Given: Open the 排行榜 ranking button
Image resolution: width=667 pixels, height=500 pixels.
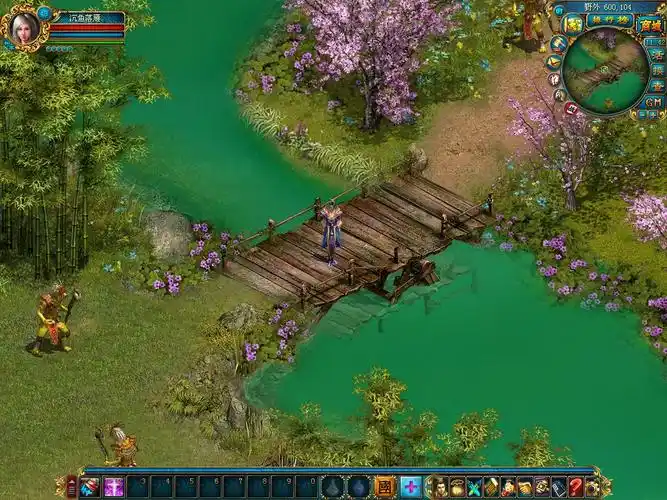Looking at the screenshot, I should 609,22.
